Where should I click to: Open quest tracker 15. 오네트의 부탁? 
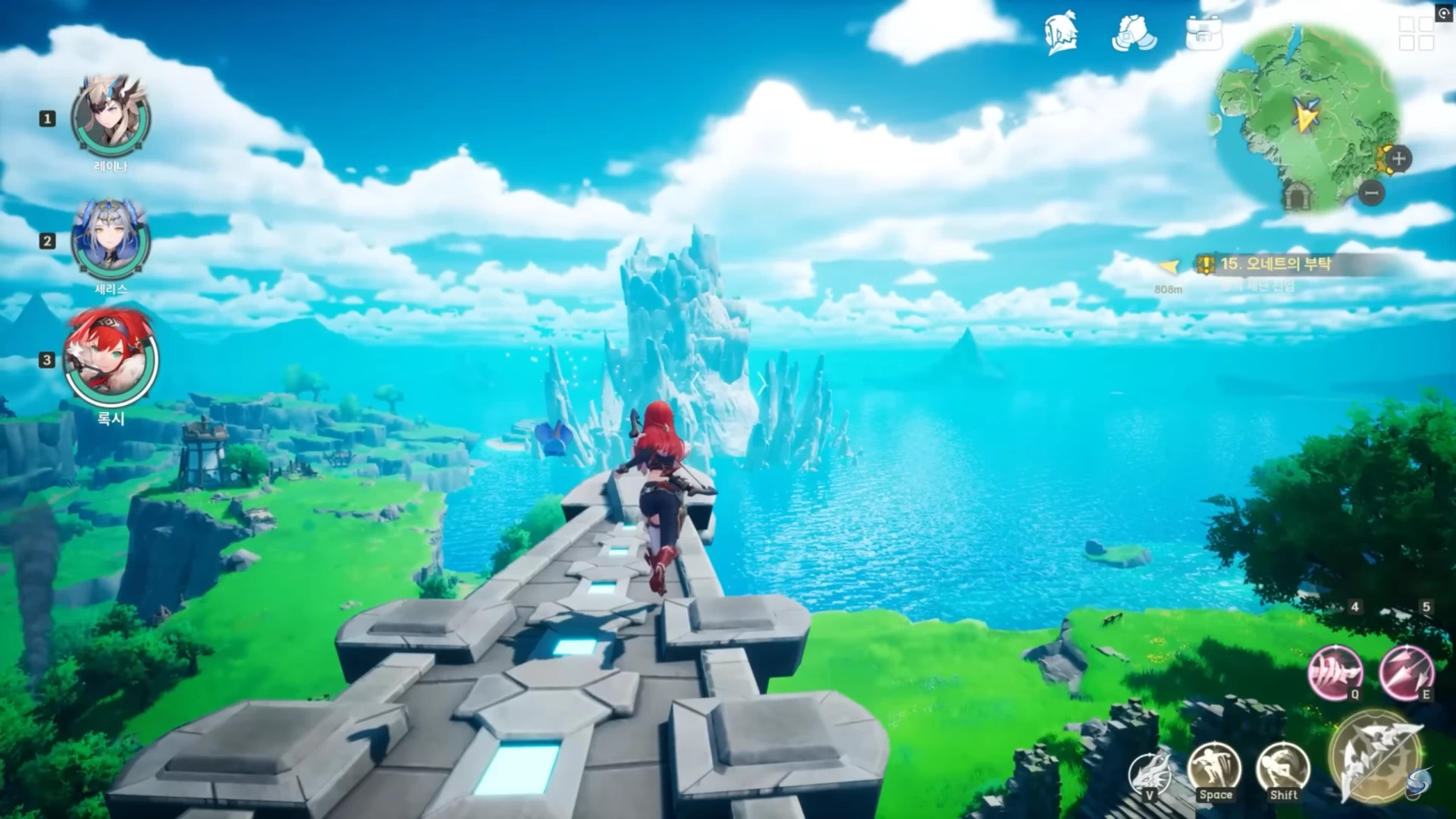1276,264
